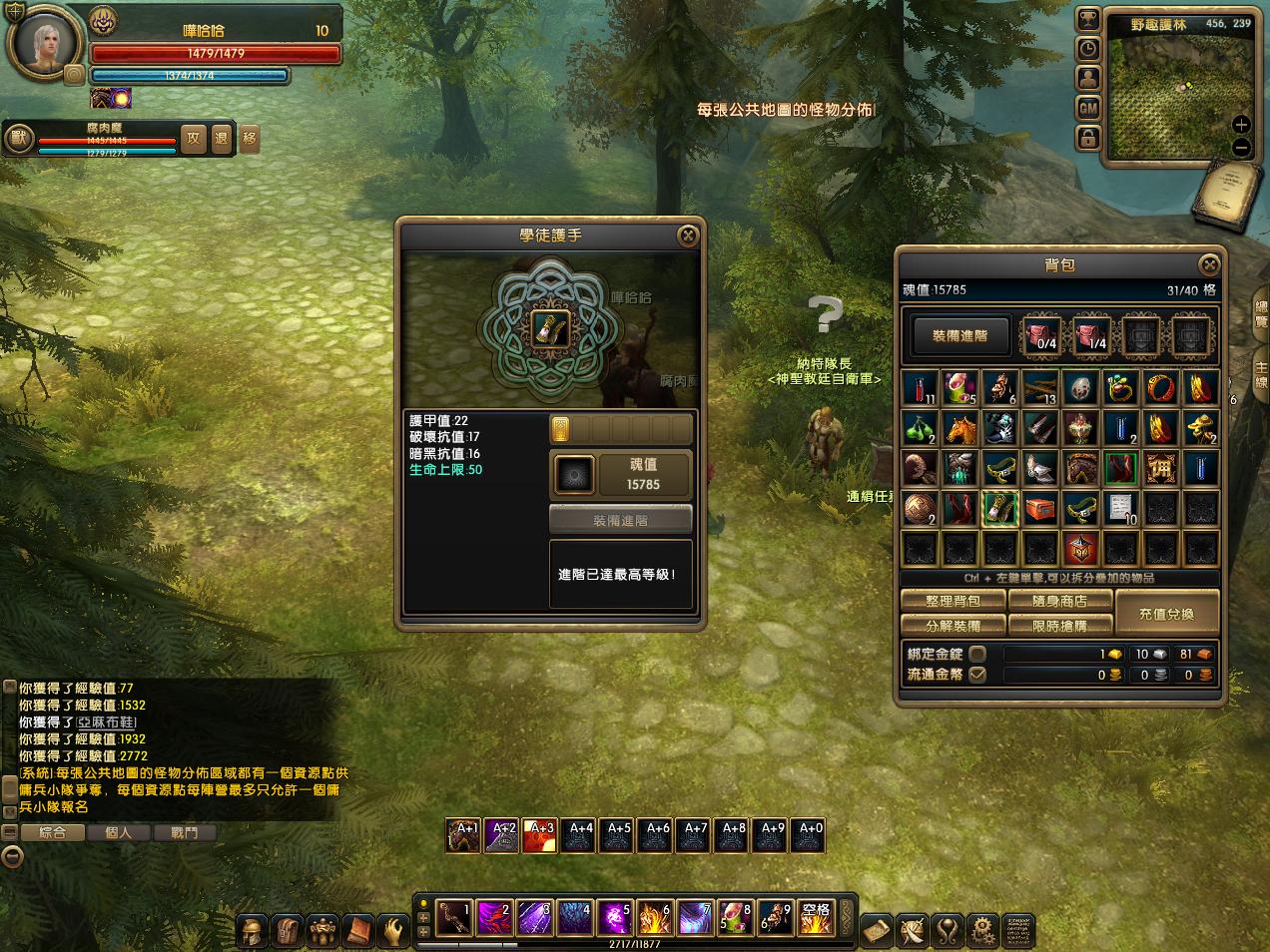Close the 學徒護手 upgrade window
This screenshot has width=1270, height=952.
[687, 236]
